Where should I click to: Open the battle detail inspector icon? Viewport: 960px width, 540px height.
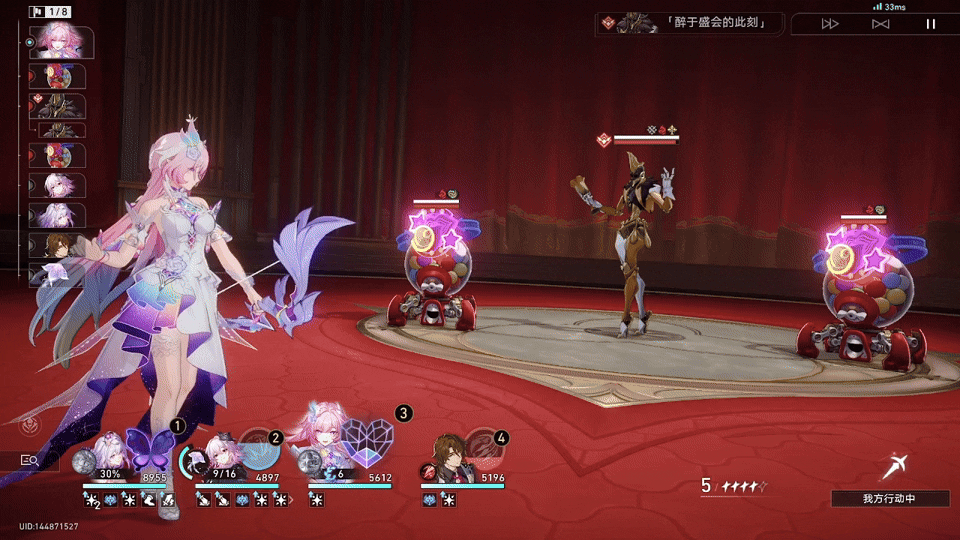[x=30, y=460]
